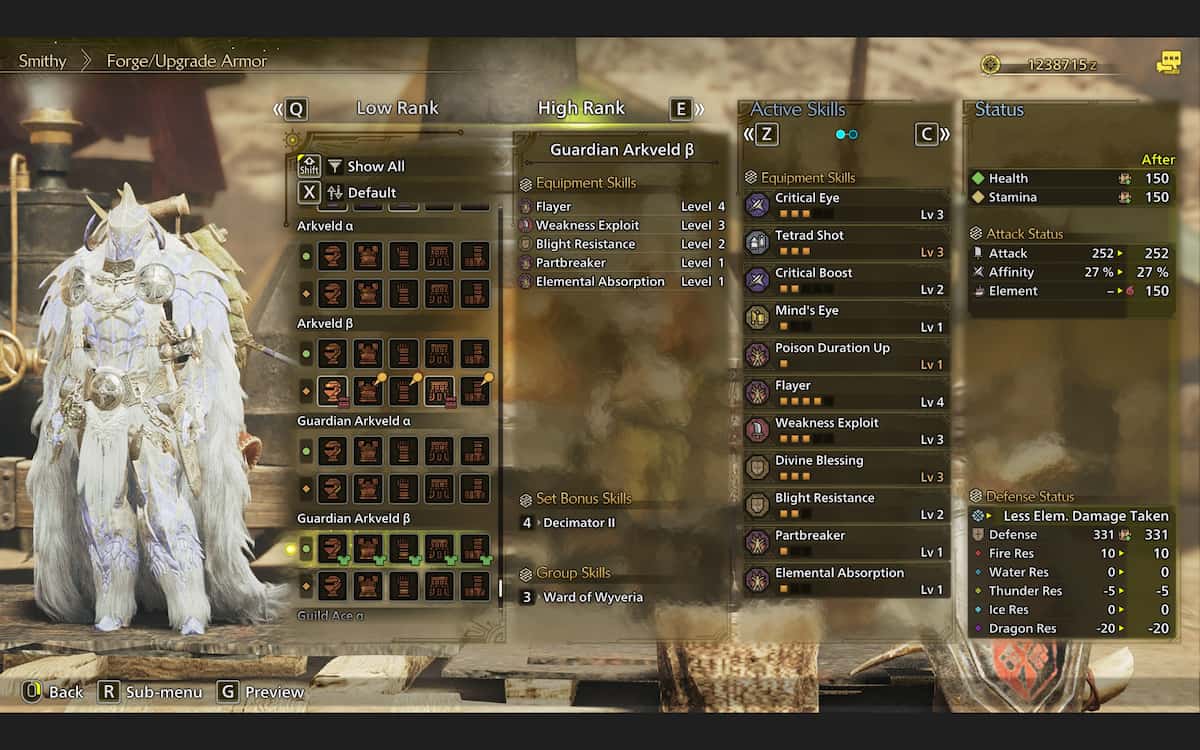Screen dimensions: 1200x750
Task: Select the green-marked Guardian Arkveld β helmet
Action: (x=333, y=548)
